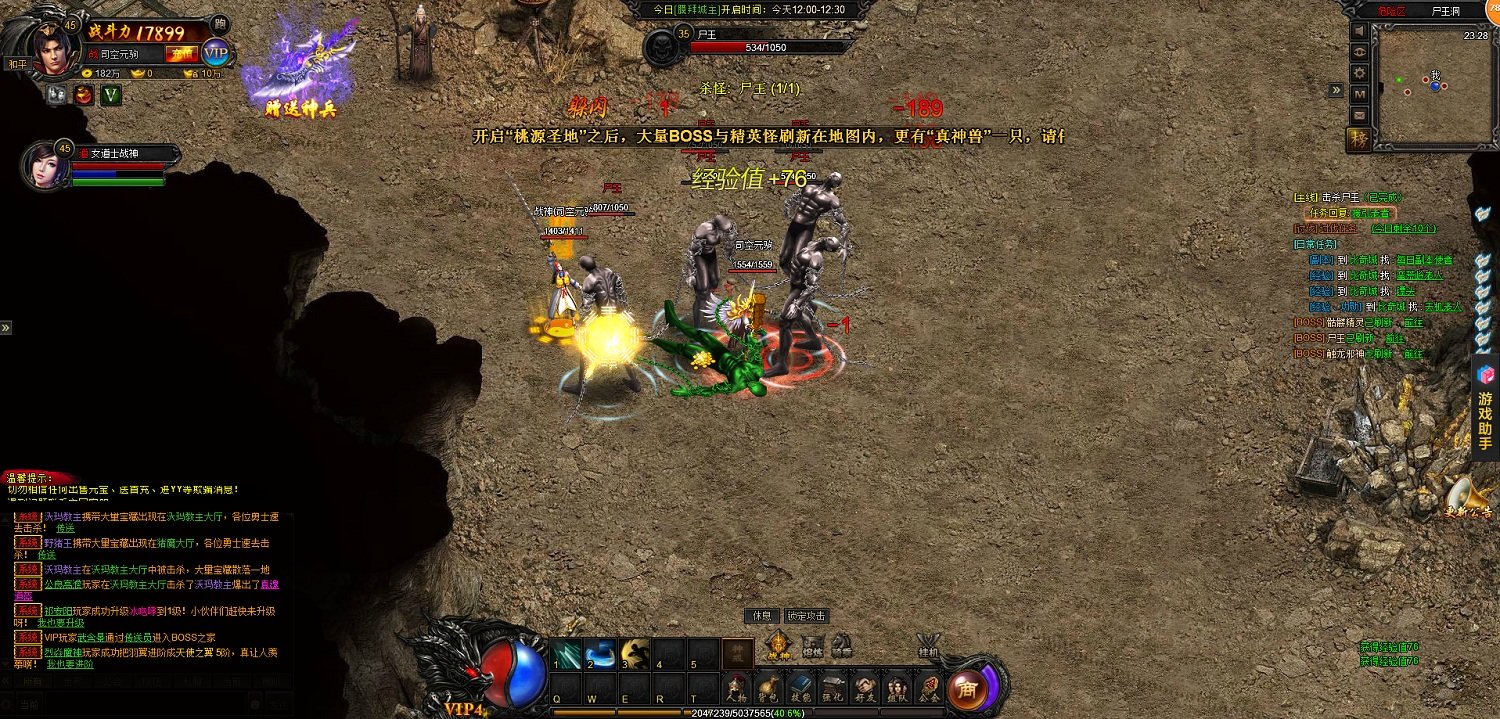Image resolution: width=1500 pixels, height=719 pixels.
Task: Open the 公会 guild panel
Action: click(928, 687)
